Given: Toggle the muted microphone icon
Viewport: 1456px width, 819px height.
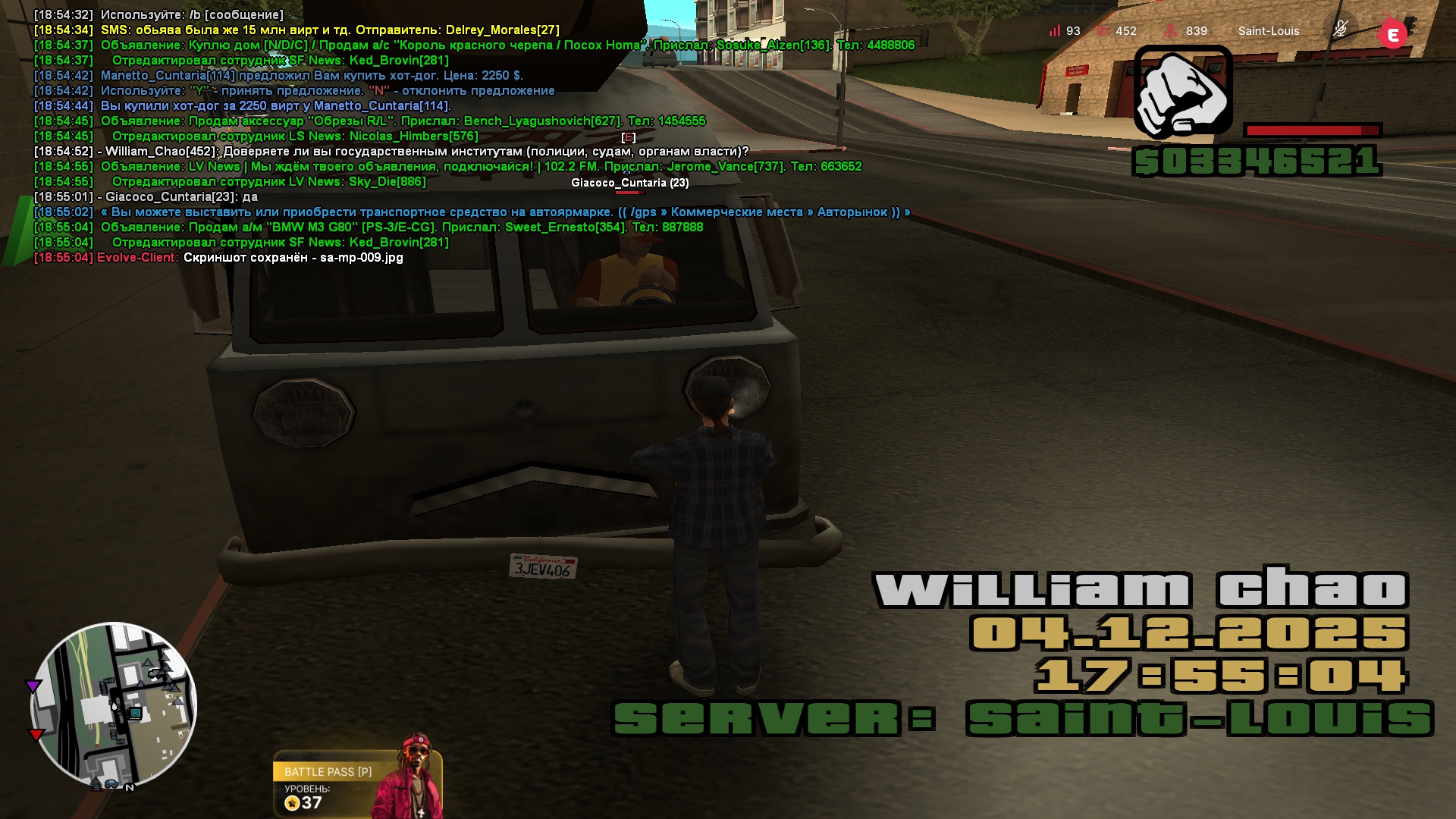Looking at the screenshot, I should [1340, 30].
